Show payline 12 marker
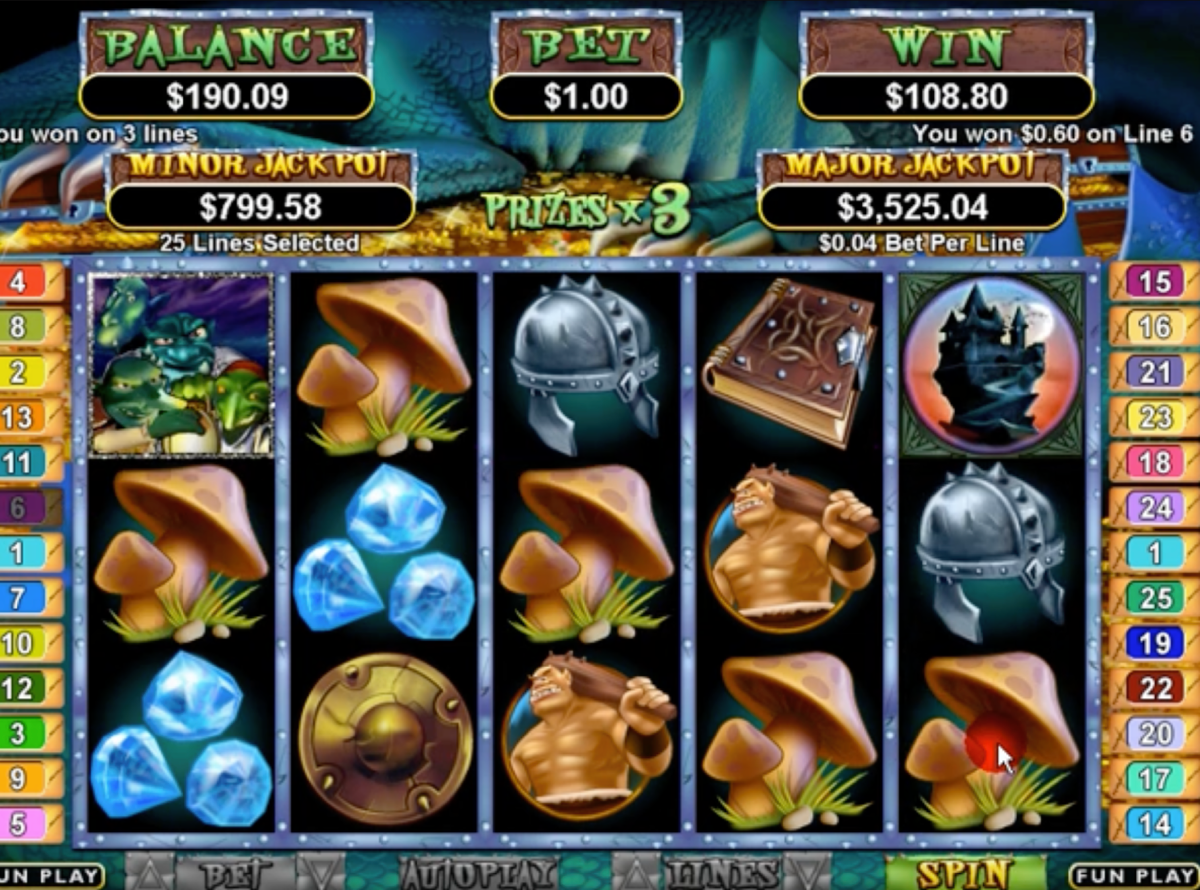 [x=24, y=688]
